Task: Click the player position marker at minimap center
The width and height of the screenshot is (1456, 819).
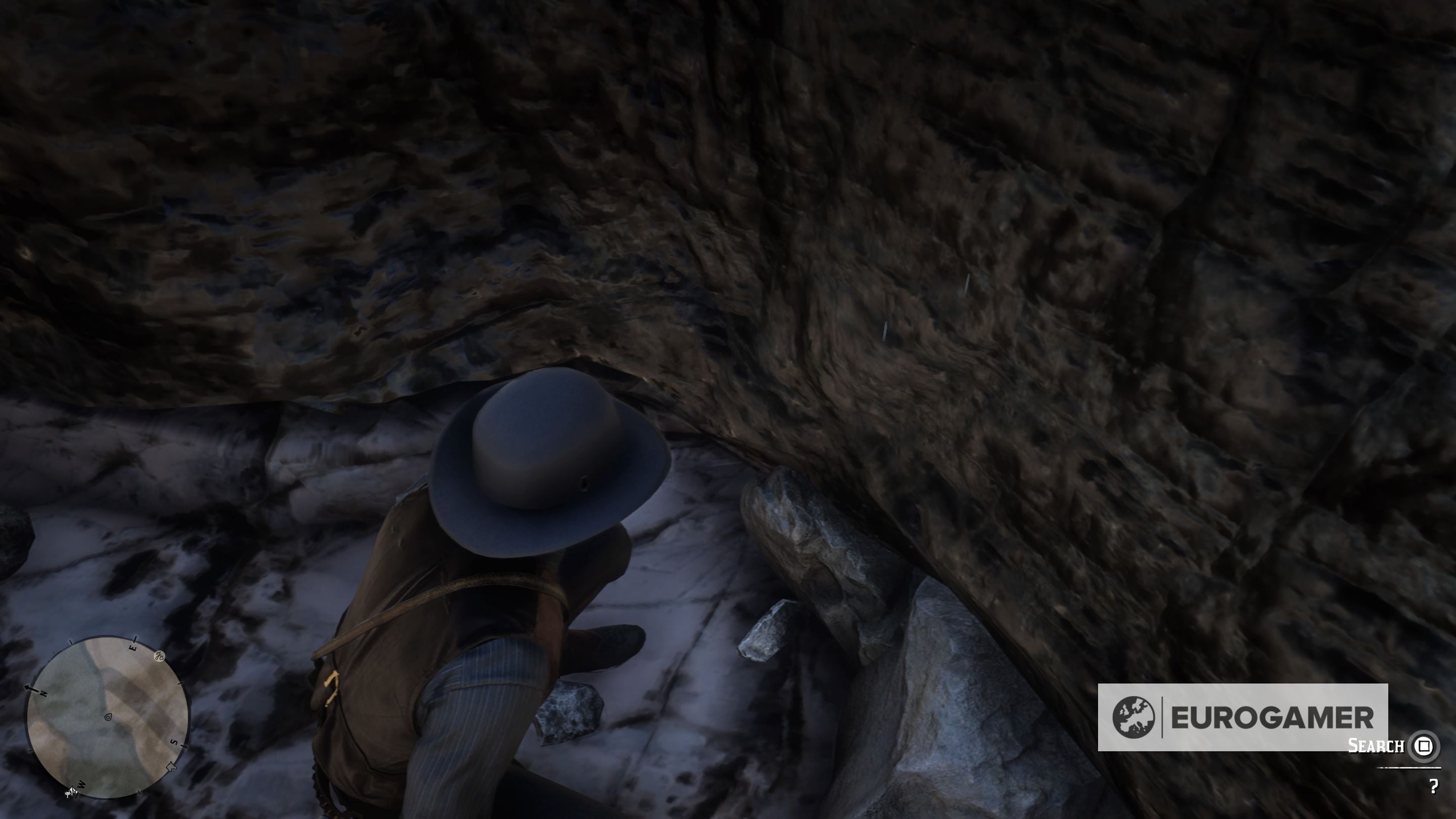Action: (x=109, y=718)
